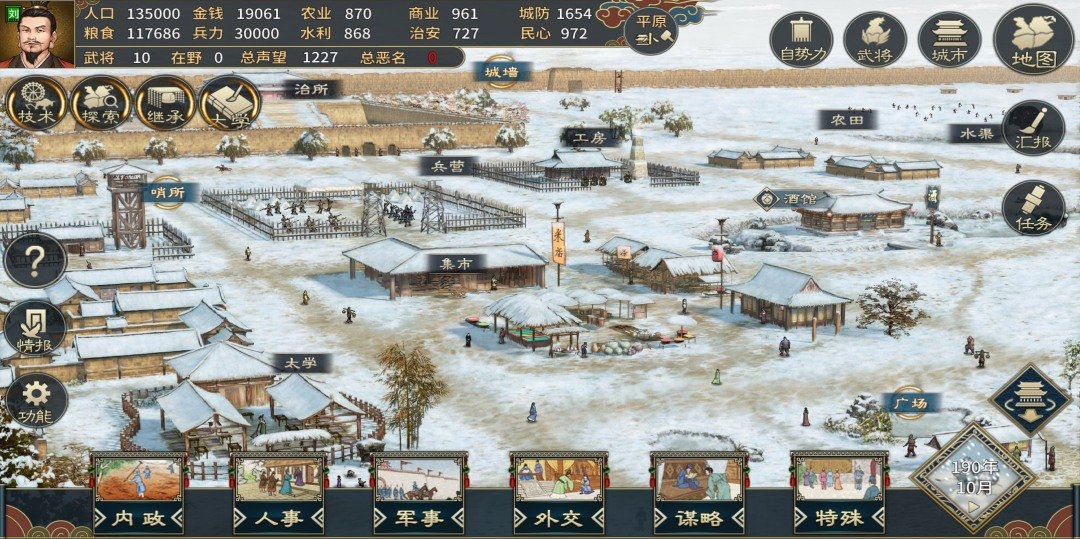Open the 任务 quest scroll
1080x539 pixels.
(1033, 208)
